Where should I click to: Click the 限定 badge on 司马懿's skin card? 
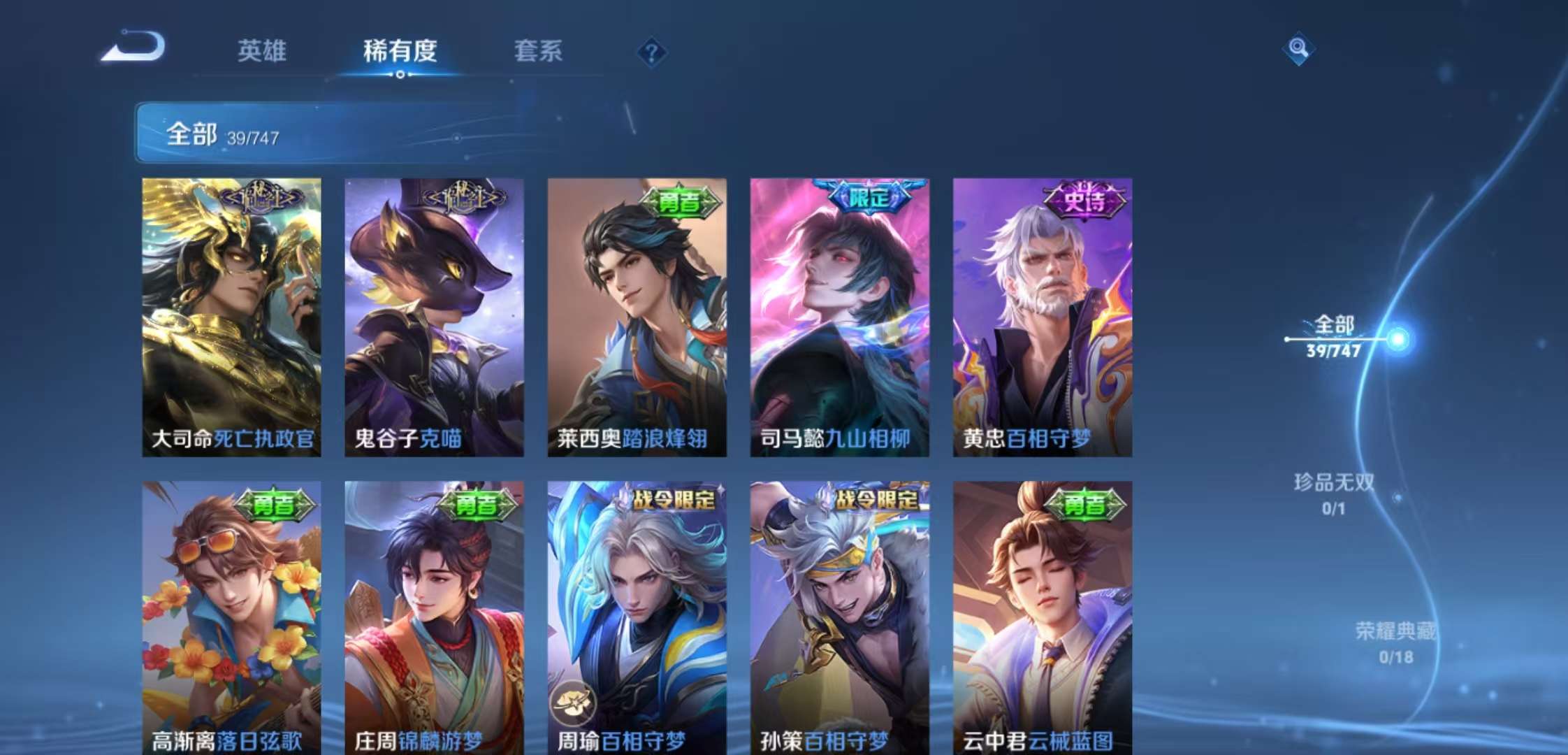(x=869, y=199)
